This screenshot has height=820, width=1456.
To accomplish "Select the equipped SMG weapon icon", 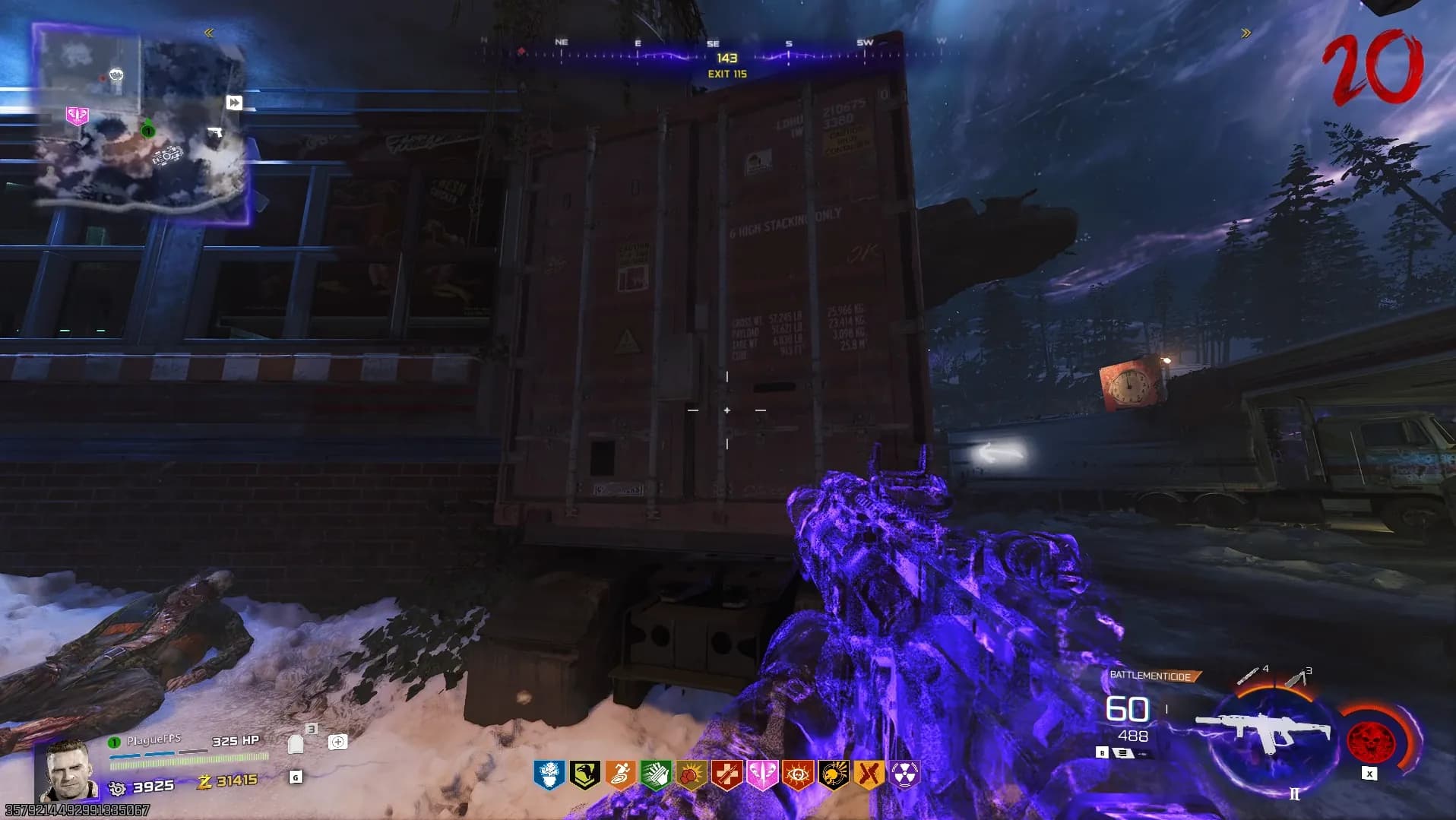I will click(1264, 733).
